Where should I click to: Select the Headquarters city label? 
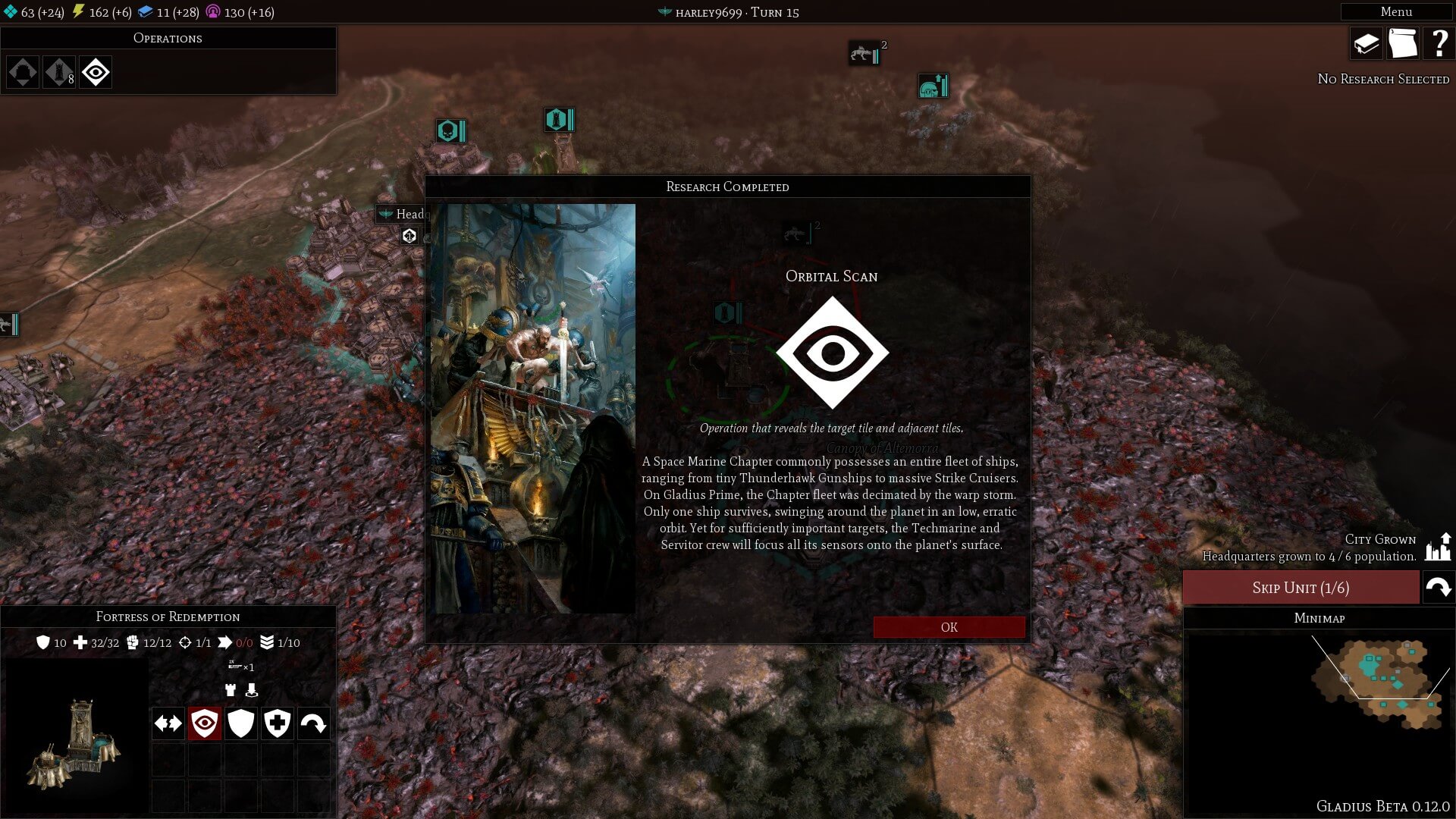pyautogui.click(x=406, y=214)
